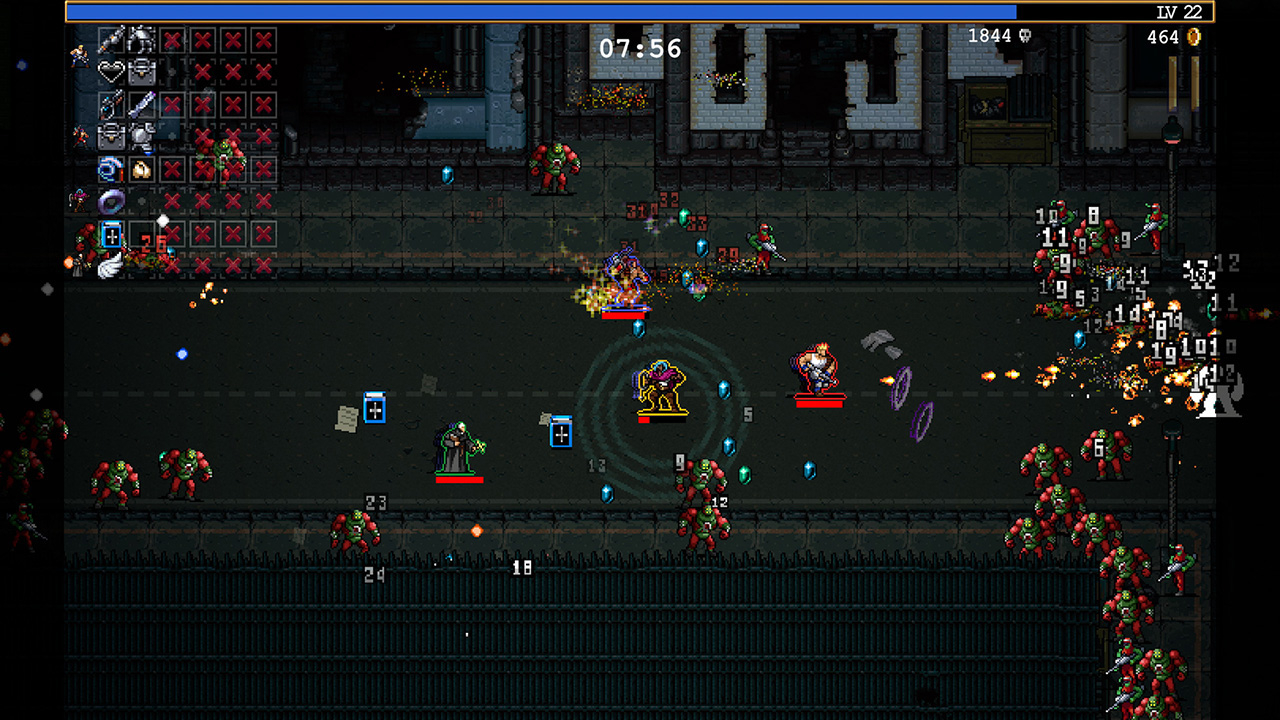Select the spiral whip weapon icon
The width and height of the screenshot is (1280, 720).
(x=109, y=169)
